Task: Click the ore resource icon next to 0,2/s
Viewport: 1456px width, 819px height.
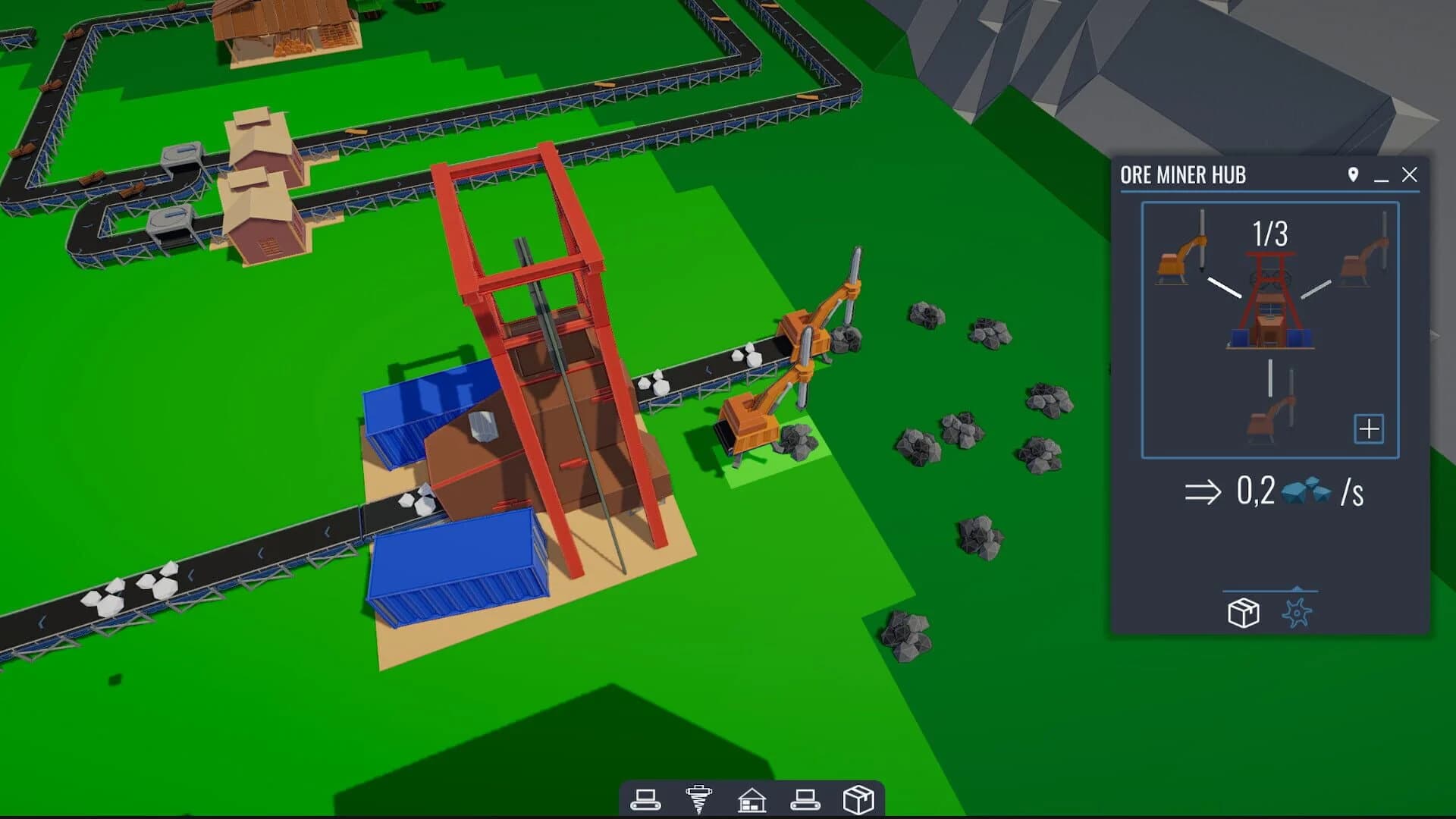Action: (1306, 491)
